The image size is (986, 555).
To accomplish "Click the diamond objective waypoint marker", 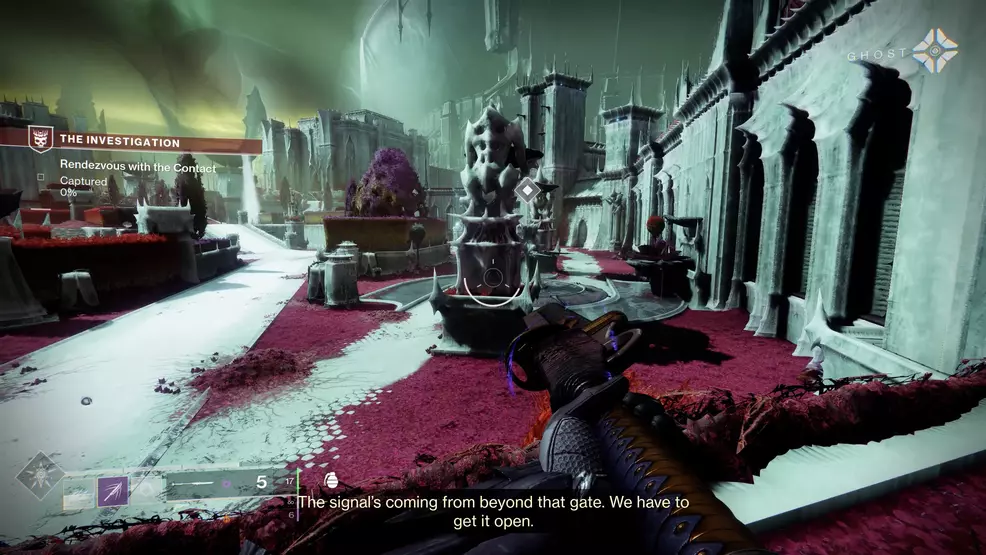I will pos(527,189).
